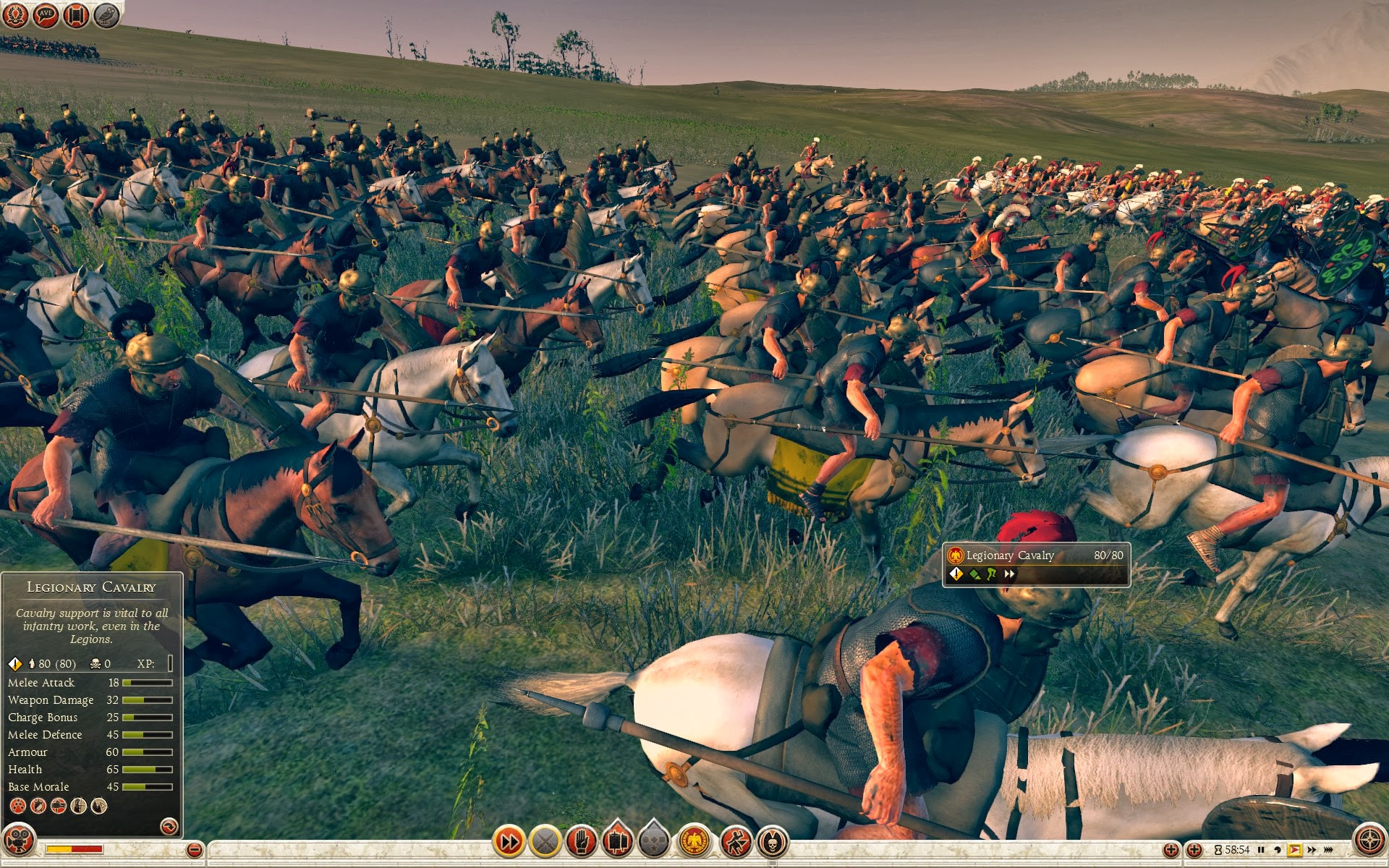This screenshot has height=868, width=1389.
Task: Open the AVE chat bubble
Action: (46, 14)
